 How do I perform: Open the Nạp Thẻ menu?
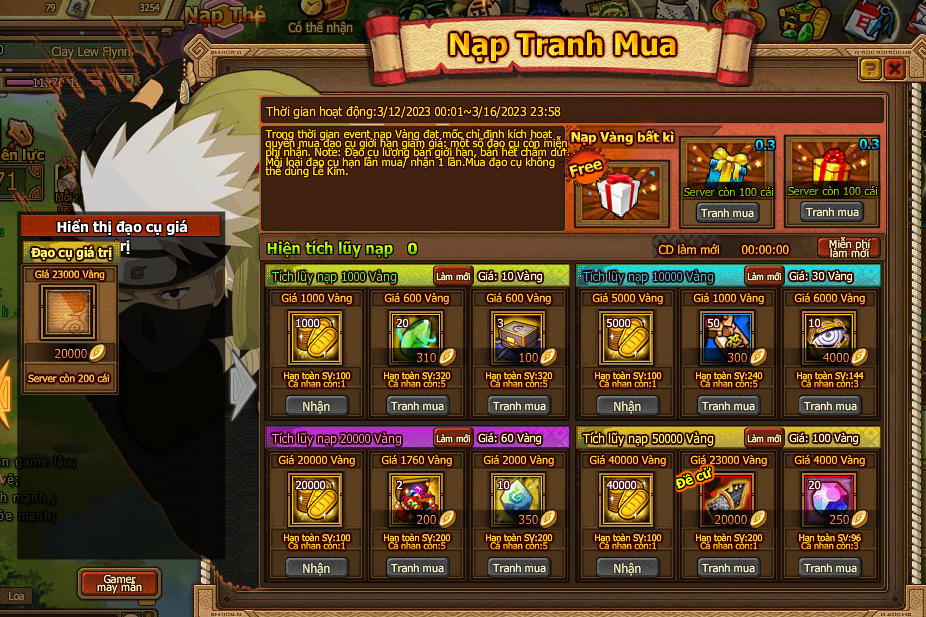click(x=226, y=15)
